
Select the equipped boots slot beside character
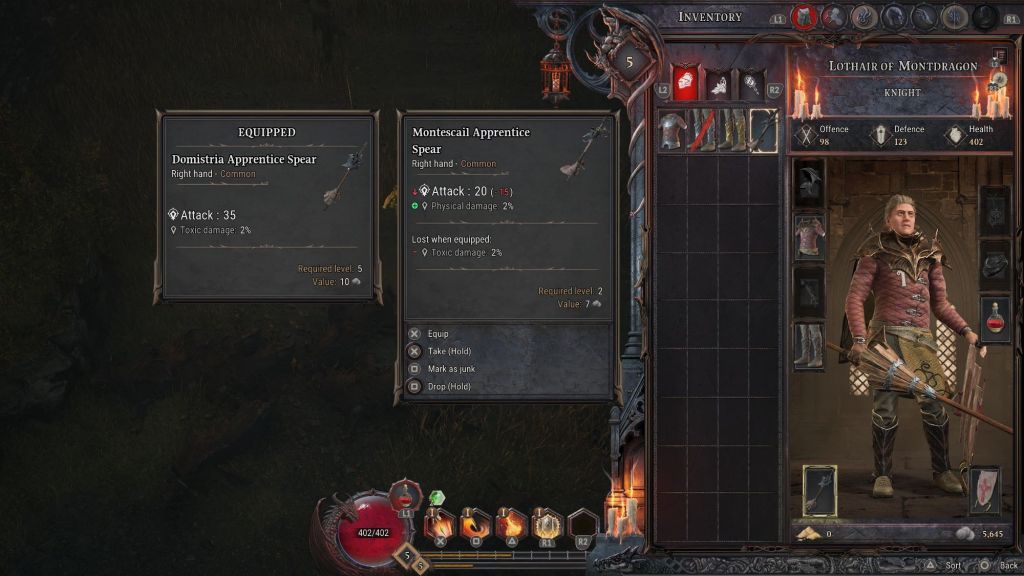[x=809, y=345]
